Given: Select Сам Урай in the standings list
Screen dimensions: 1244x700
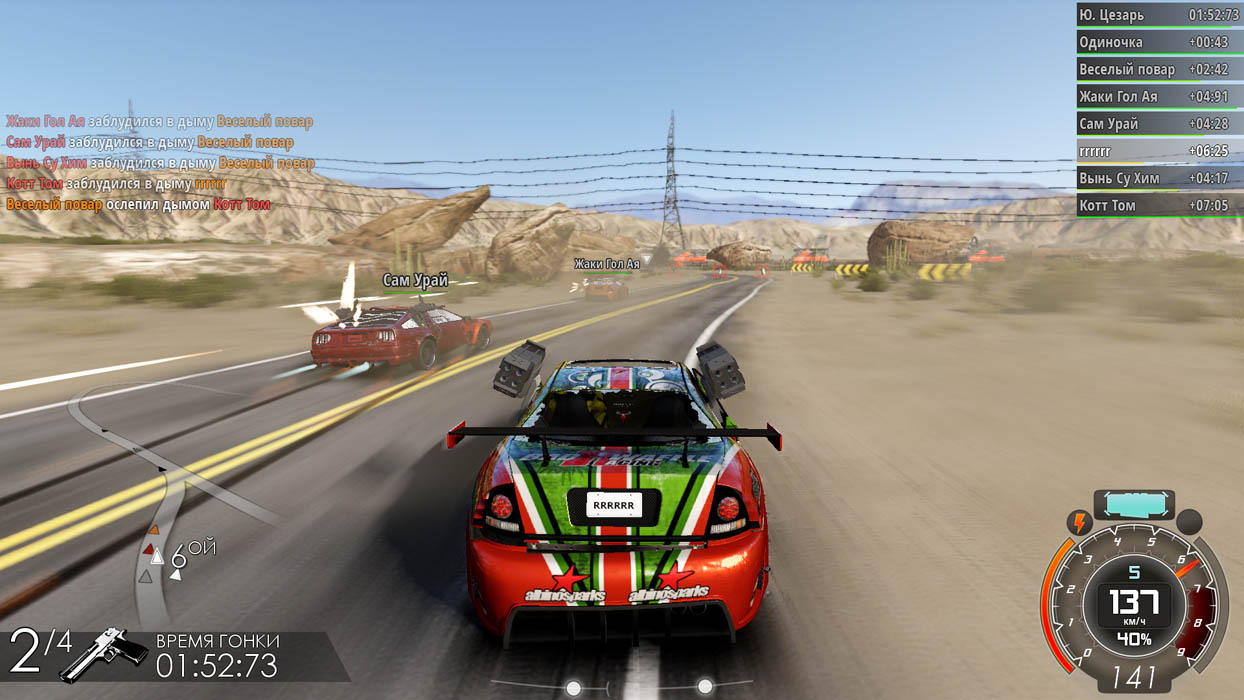Looking at the screenshot, I should 1158,124.
